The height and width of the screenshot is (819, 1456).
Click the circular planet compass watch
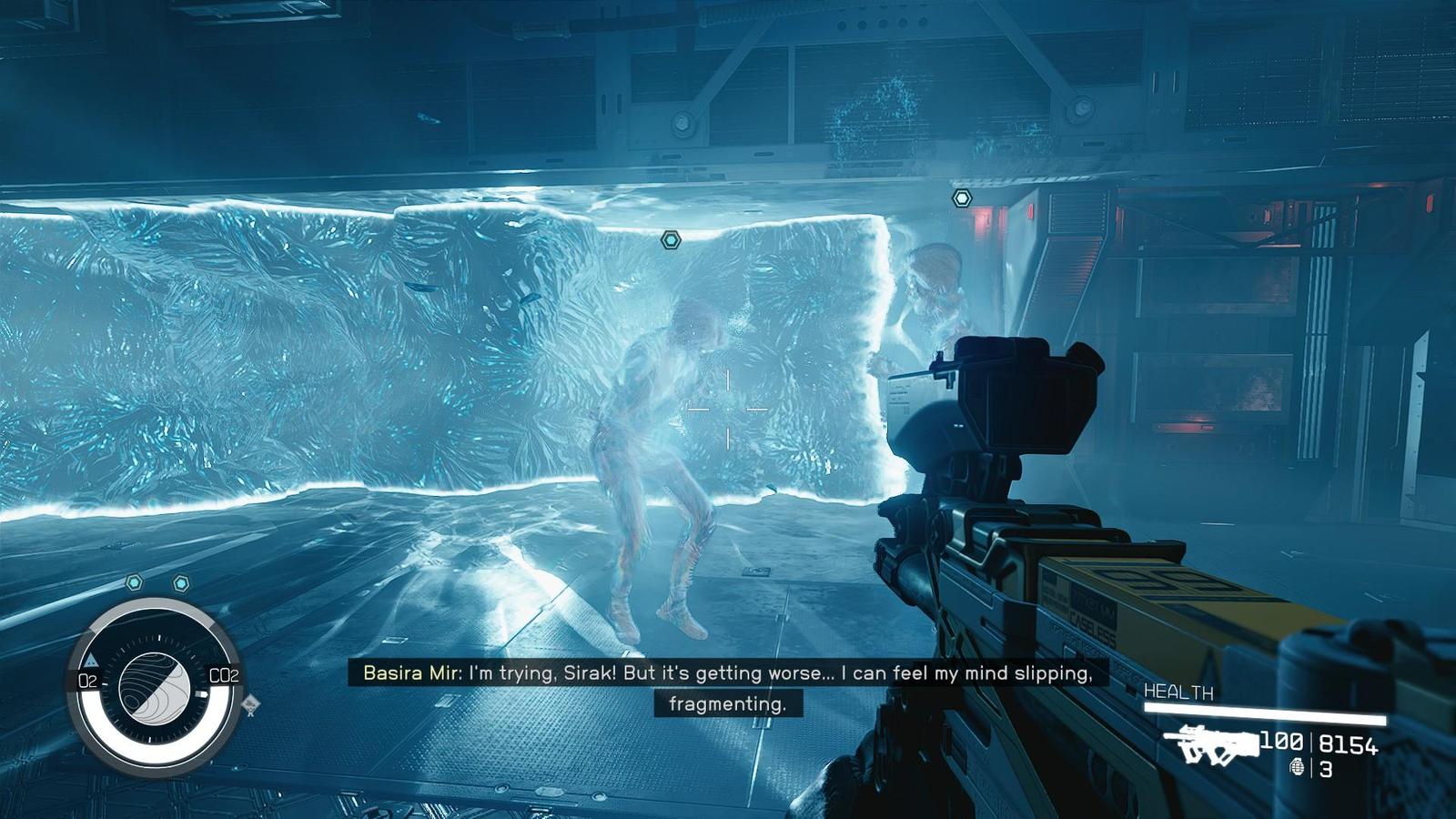155,686
